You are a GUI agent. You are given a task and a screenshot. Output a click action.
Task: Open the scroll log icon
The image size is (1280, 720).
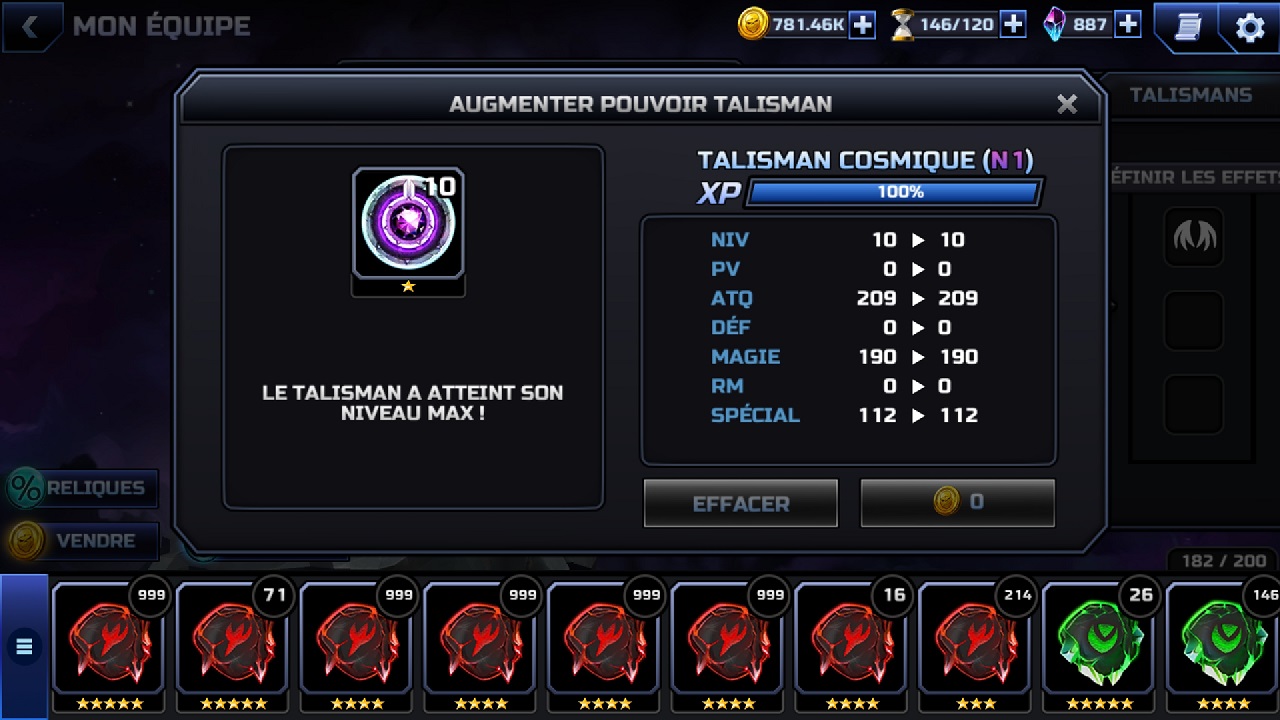[1188, 27]
